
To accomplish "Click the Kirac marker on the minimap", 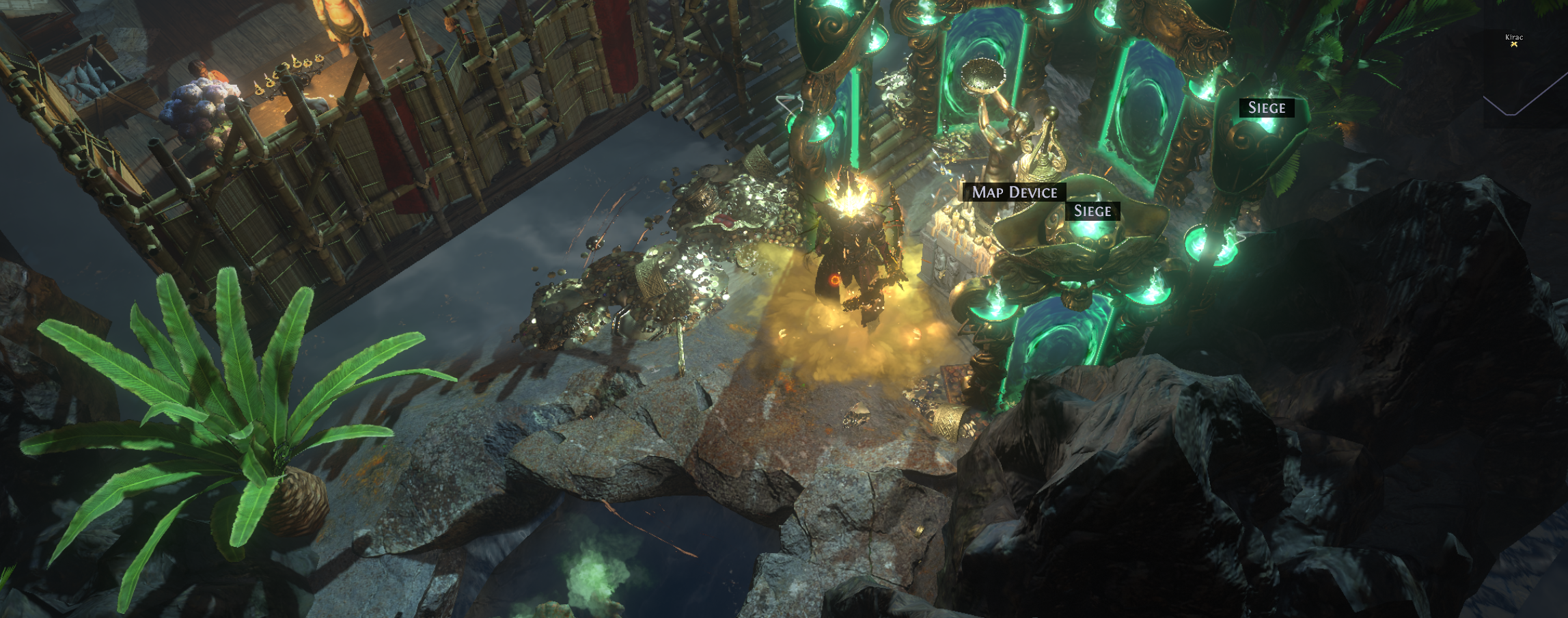I will [1514, 44].
